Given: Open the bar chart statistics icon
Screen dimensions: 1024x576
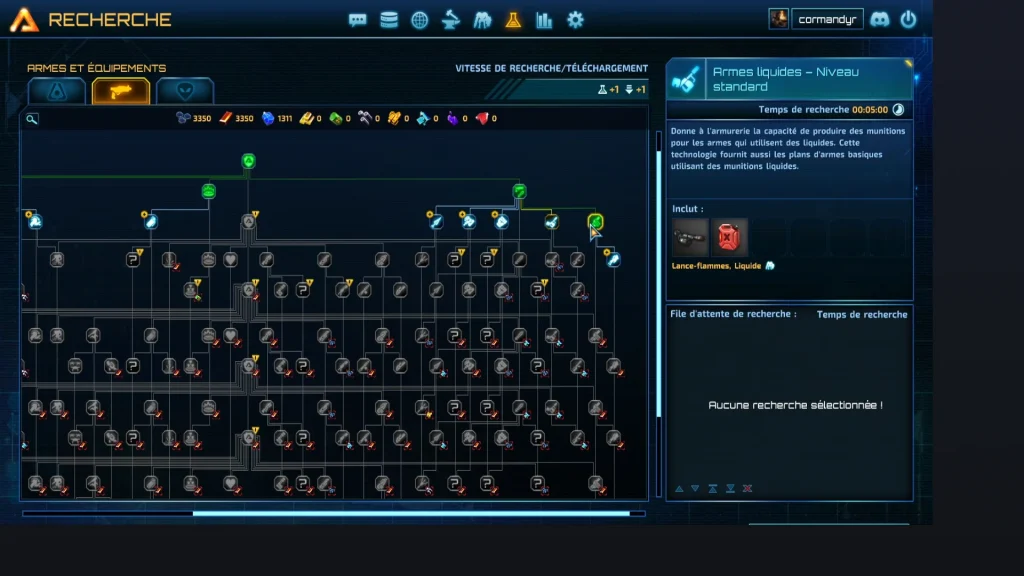Looking at the screenshot, I should 544,20.
